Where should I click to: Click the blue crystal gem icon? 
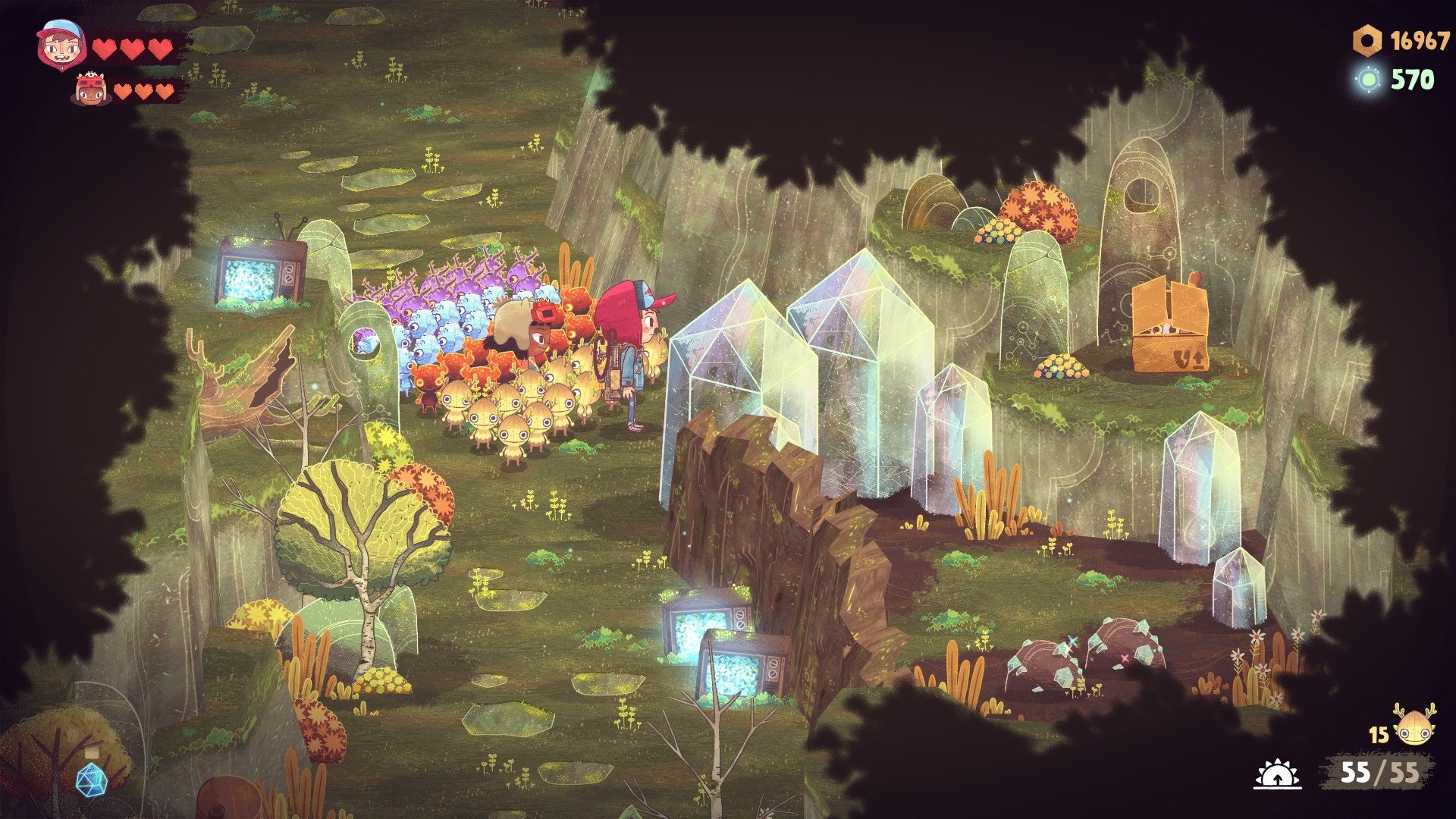tap(91, 778)
